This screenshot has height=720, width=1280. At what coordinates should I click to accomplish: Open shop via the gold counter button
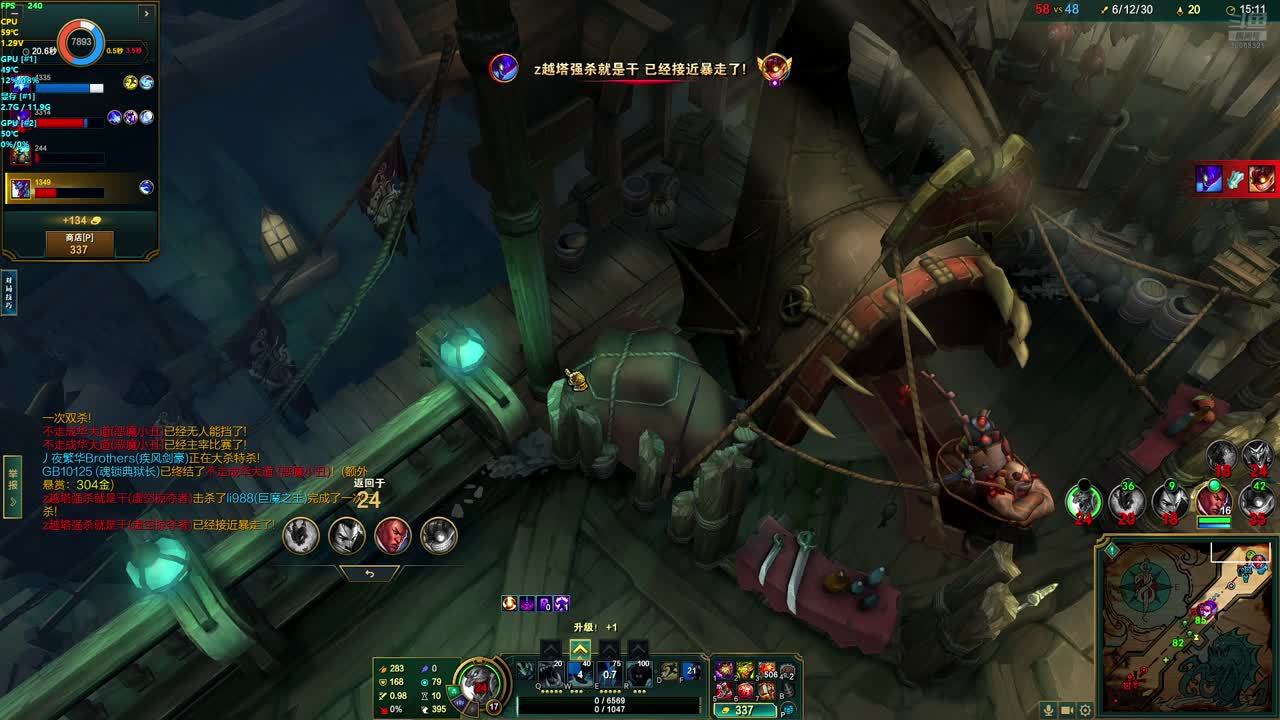click(745, 710)
